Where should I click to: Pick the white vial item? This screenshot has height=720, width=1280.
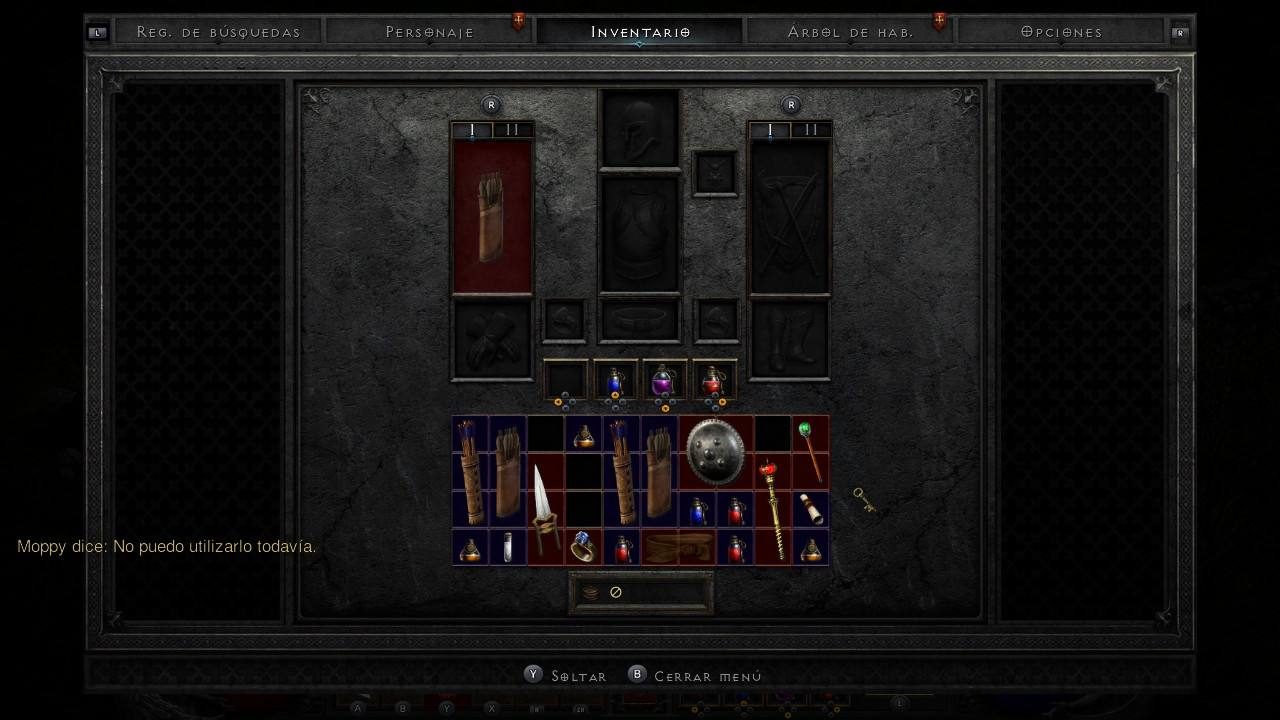(508, 547)
